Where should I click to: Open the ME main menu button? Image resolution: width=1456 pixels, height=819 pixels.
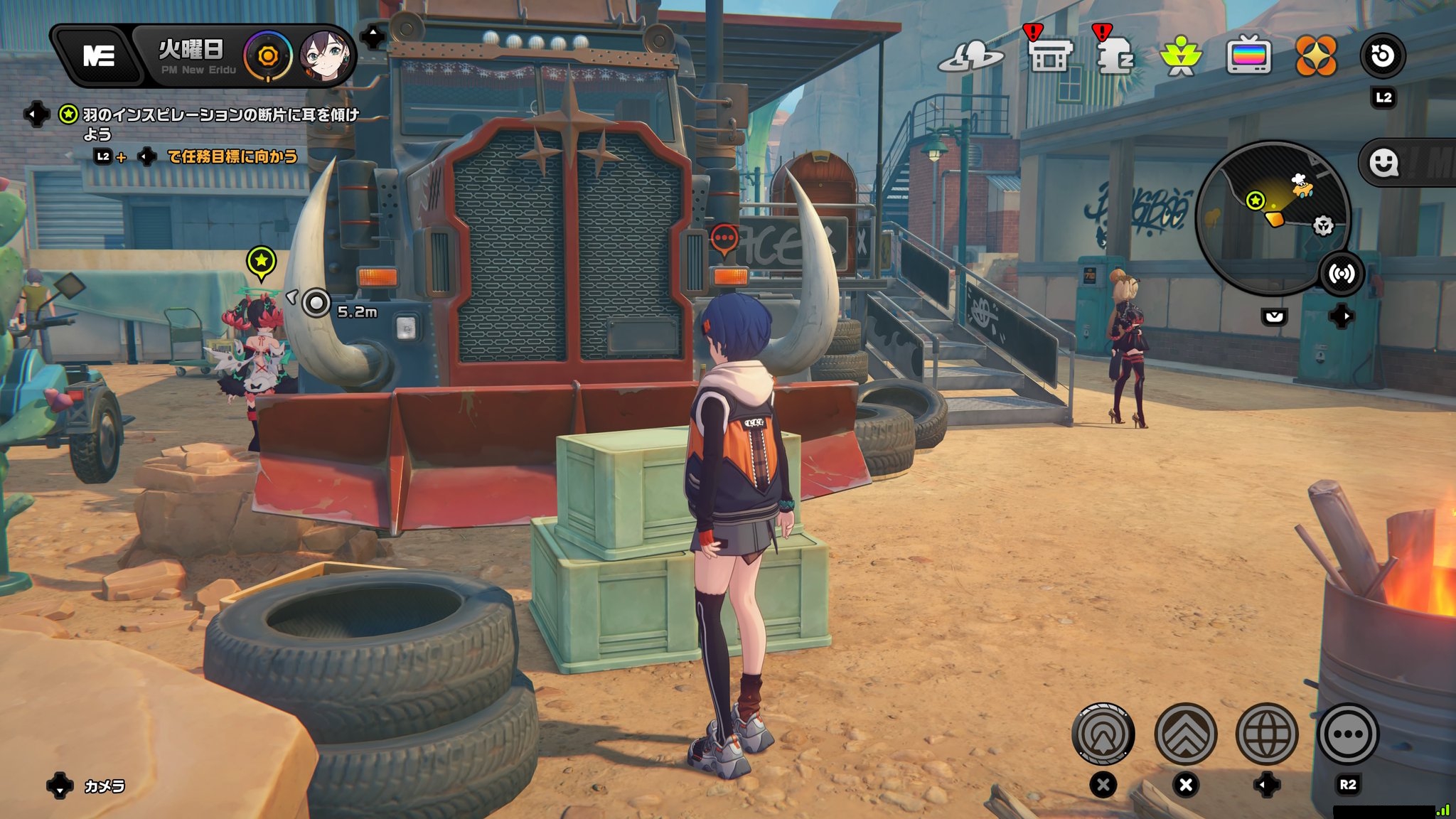[x=99, y=55]
